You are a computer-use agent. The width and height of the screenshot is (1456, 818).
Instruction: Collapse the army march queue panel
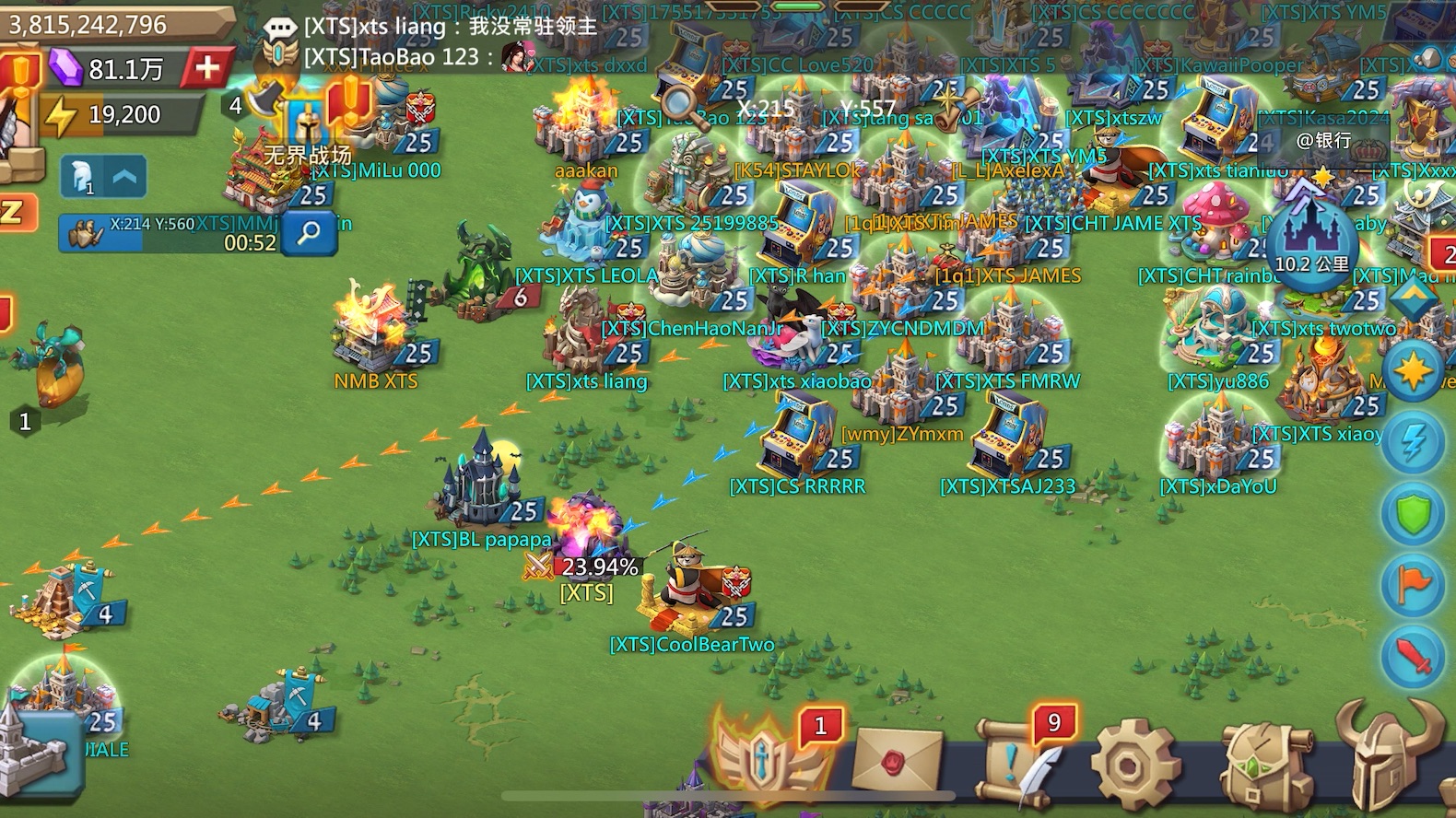(x=124, y=177)
